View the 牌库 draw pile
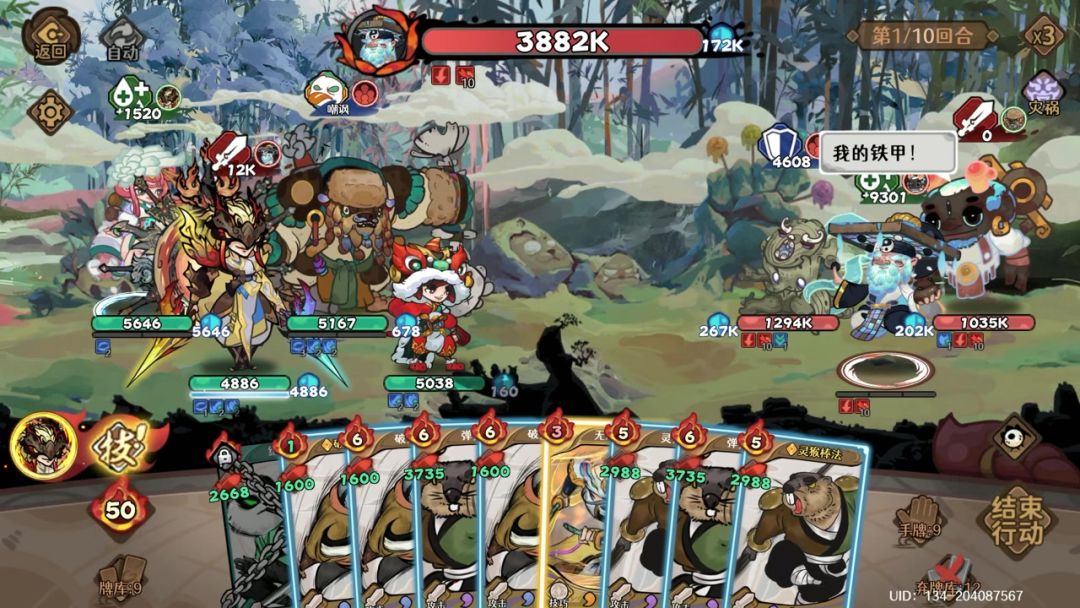1080x608 pixels. pos(122,577)
